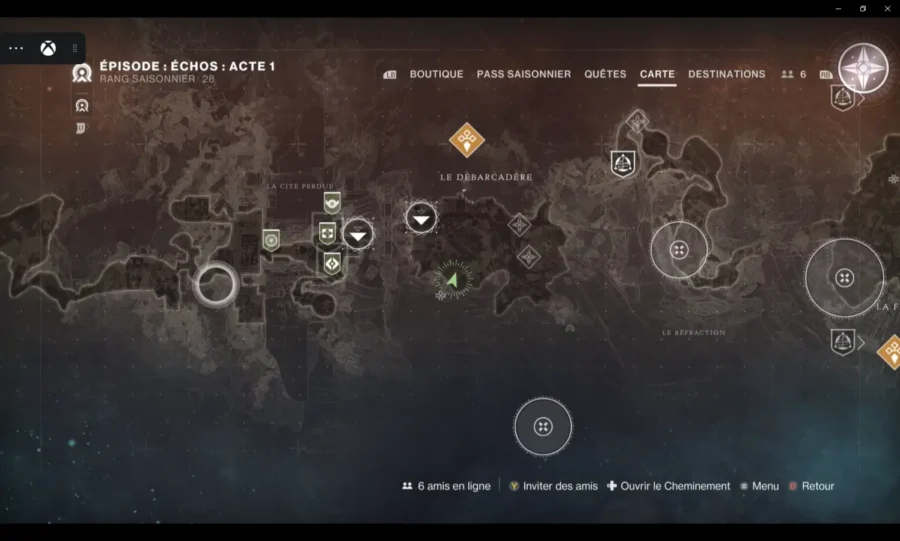The width and height of the screenshot is (900, 541).
Task: Close the game window
Action: [x=886, y=8]
